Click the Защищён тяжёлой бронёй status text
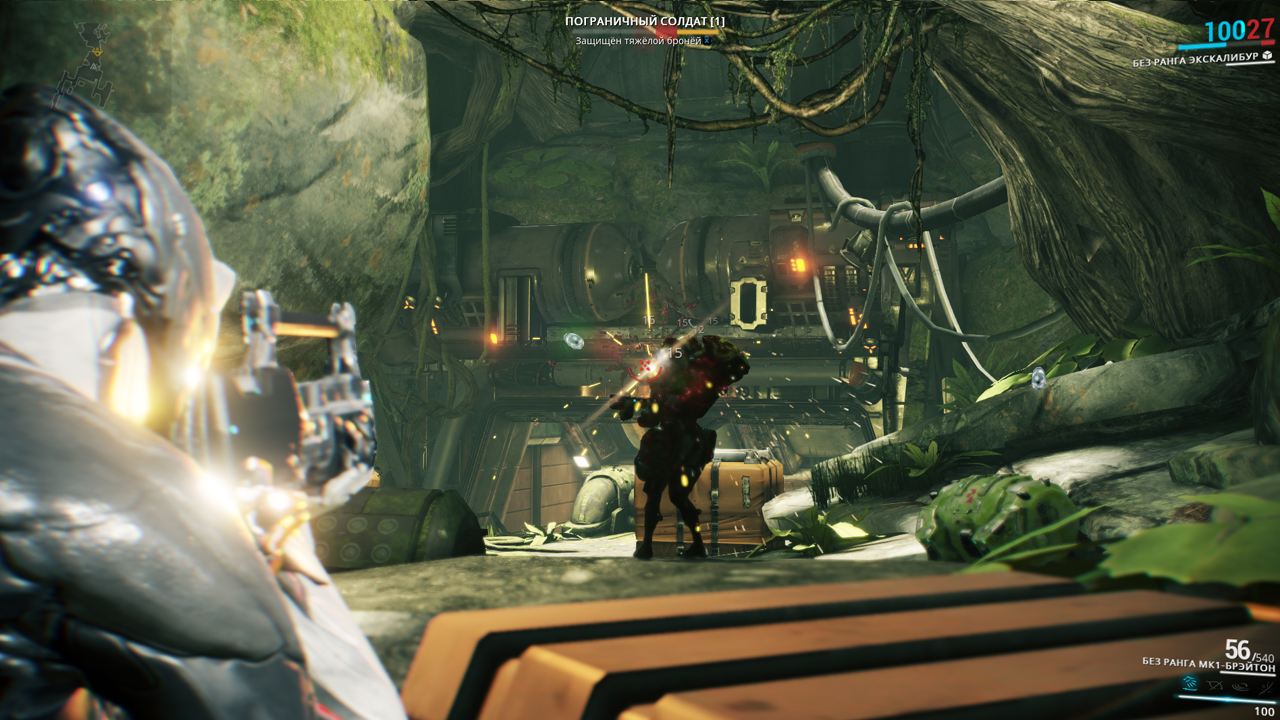This screenshot has width=1280, height=720. point(638,41)
